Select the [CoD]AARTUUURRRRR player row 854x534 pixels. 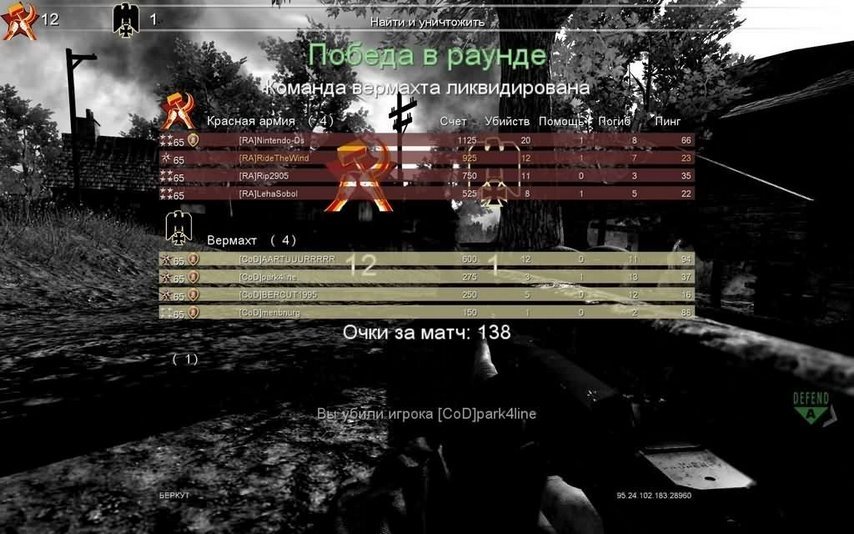[x=426, y=259]
